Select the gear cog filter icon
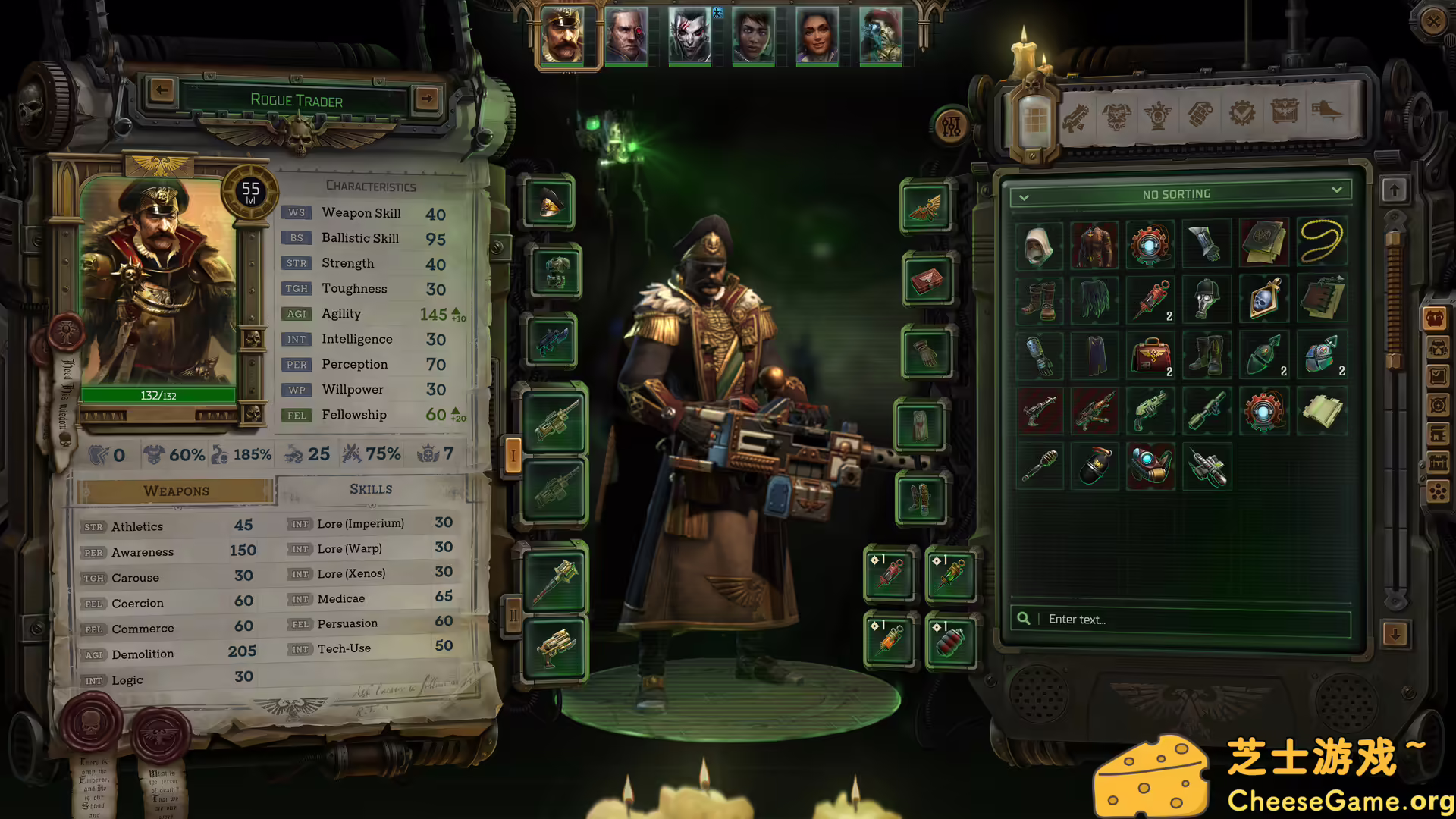 pyautogui.click(x=1242, y=116)
